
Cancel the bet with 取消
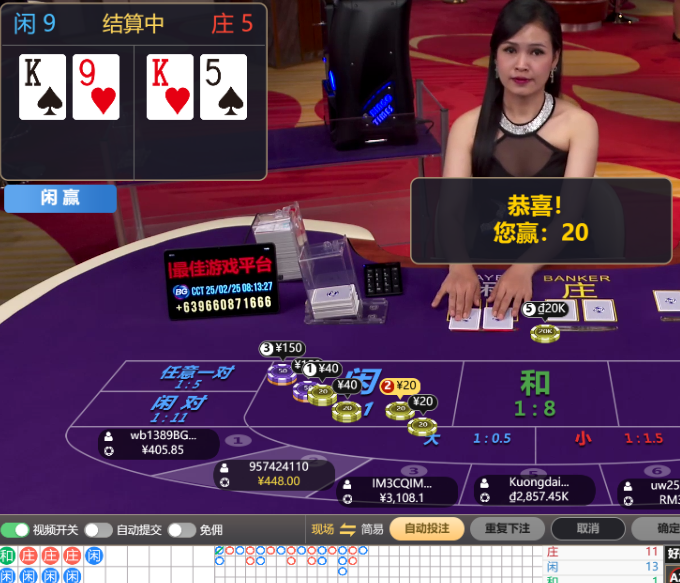(588, 528)
